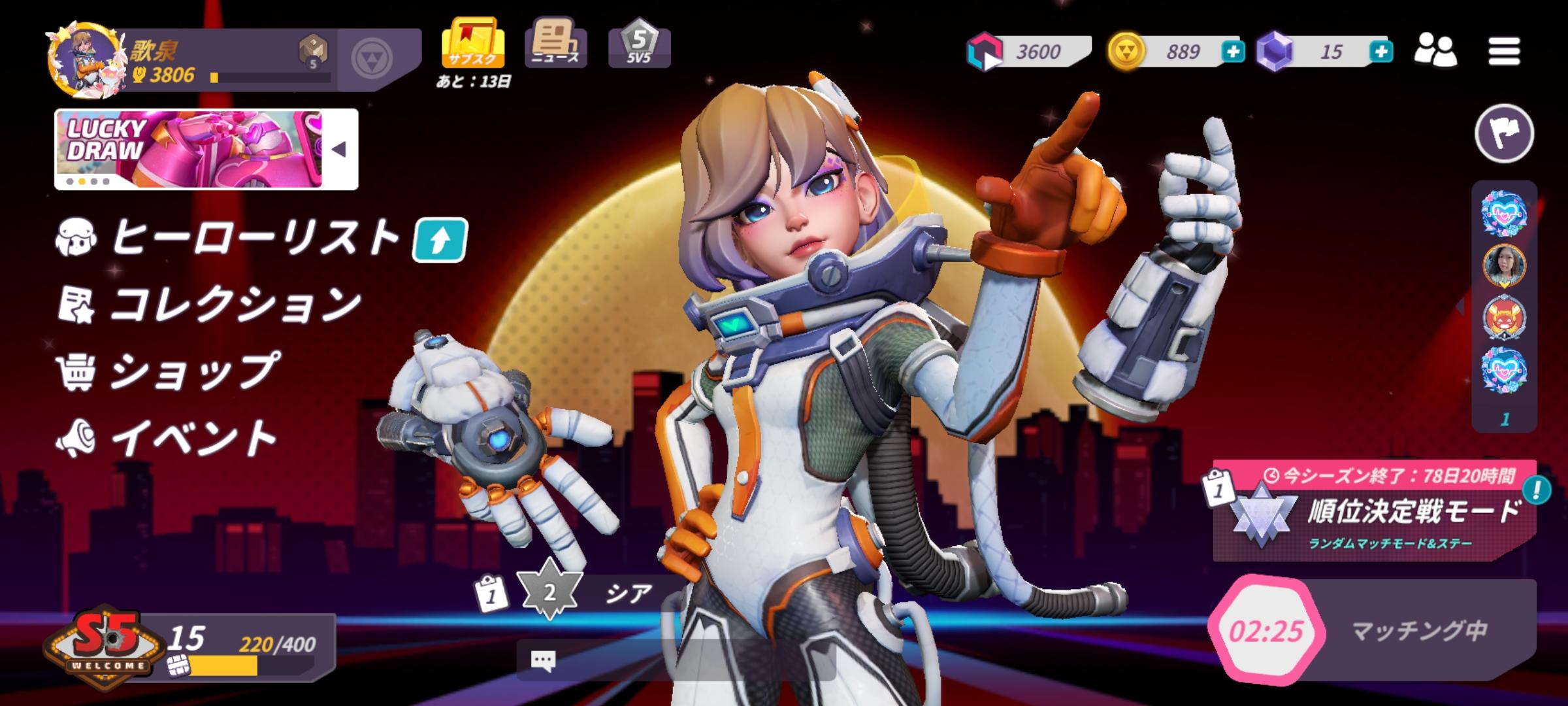Image resolution: width=1568 pixels, height=706 pixels.
Task: Open the イベント events menu
Action: 194,438
